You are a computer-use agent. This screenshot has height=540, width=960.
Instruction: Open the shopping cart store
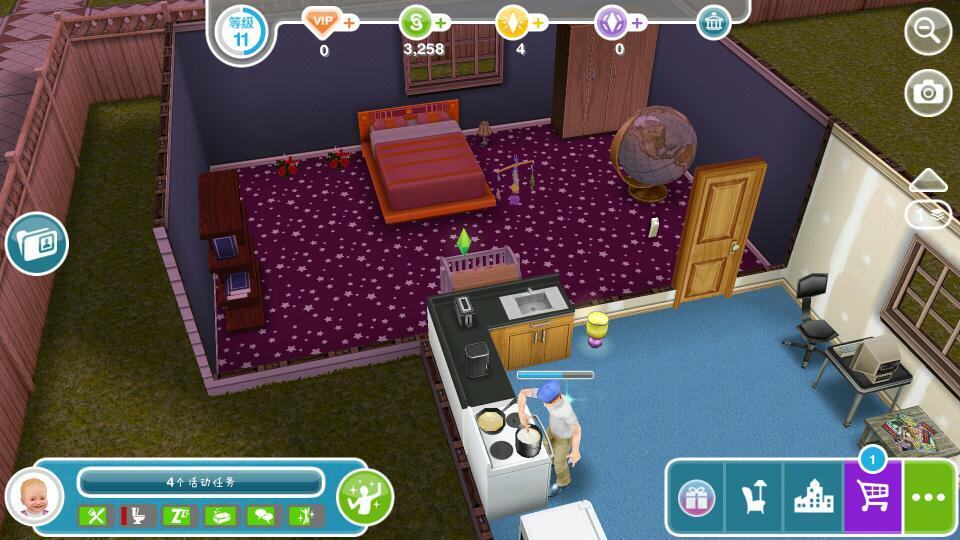coord(872,497)
